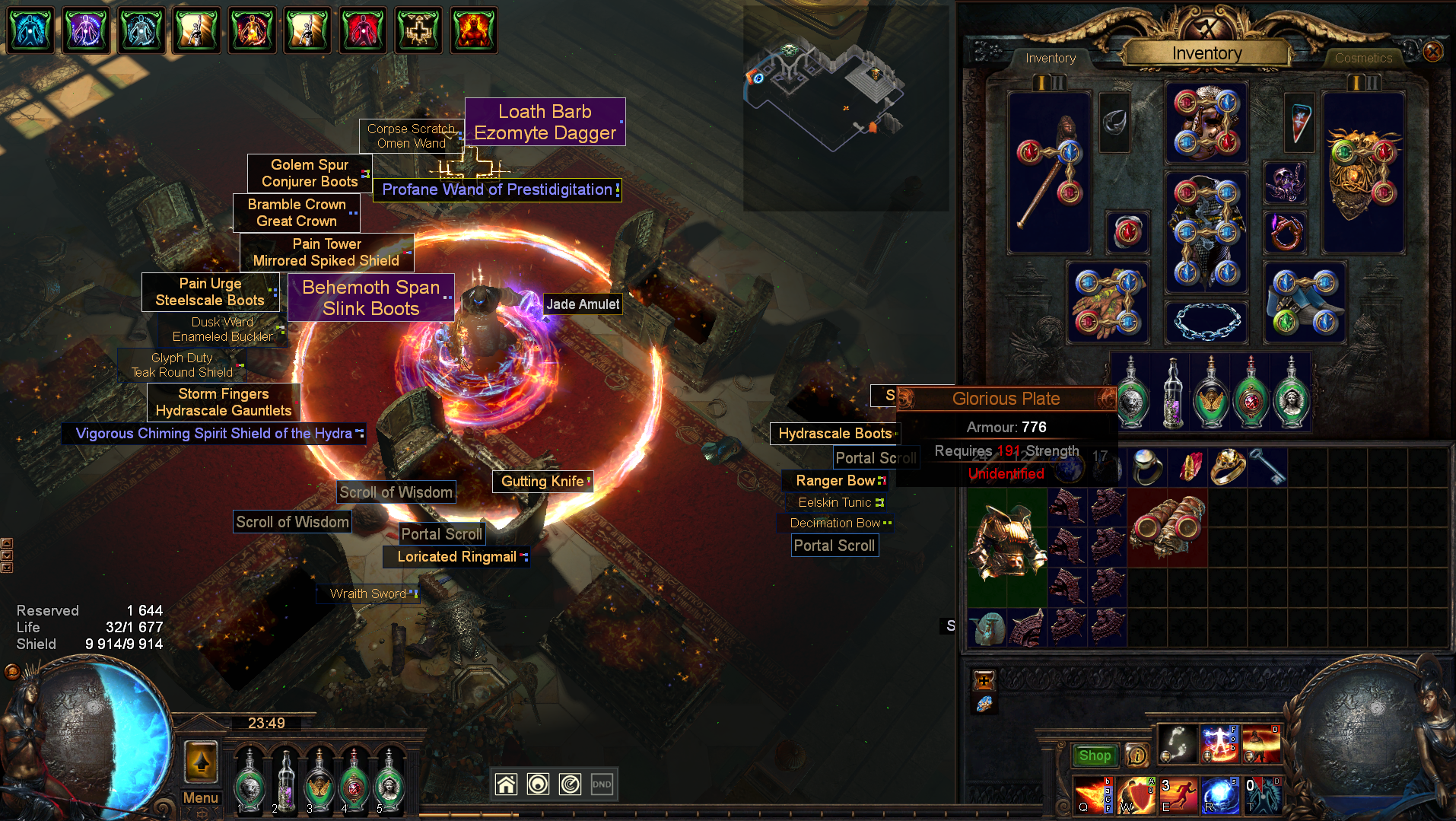
Task: Click the orange level-up arrow button
Action: pyautogui.click(x=202, y=761)
